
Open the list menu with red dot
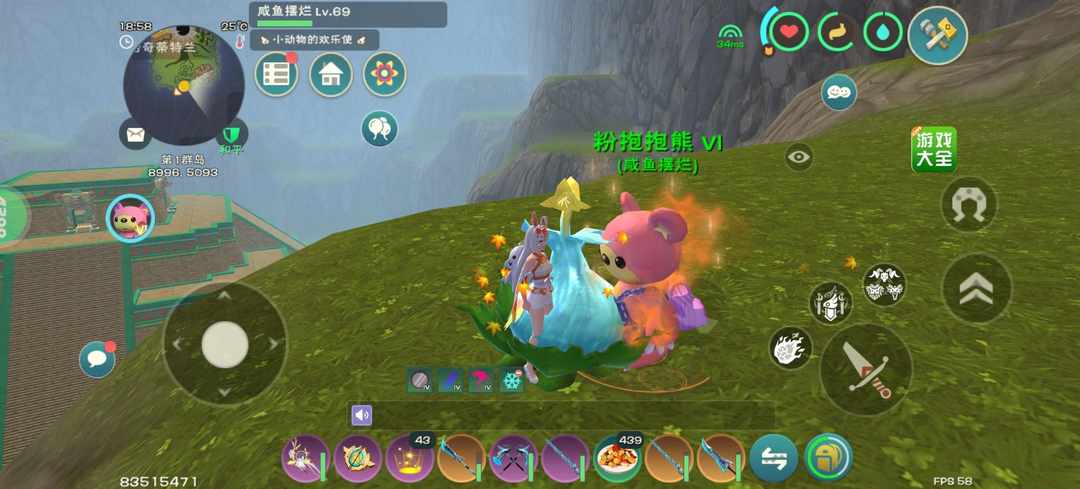point(277,74)
